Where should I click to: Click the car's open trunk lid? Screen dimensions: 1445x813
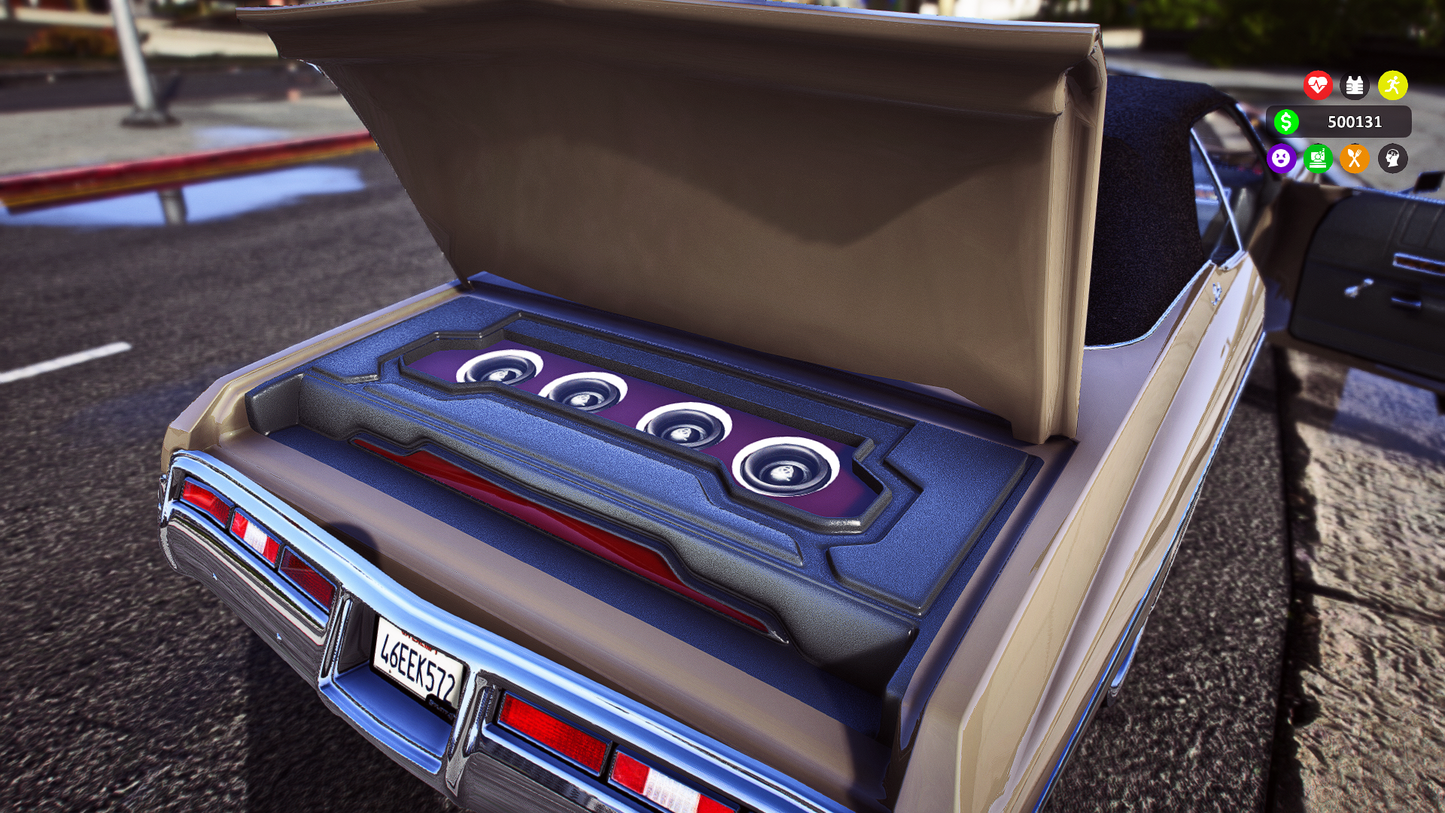click(x=650, y=150)
